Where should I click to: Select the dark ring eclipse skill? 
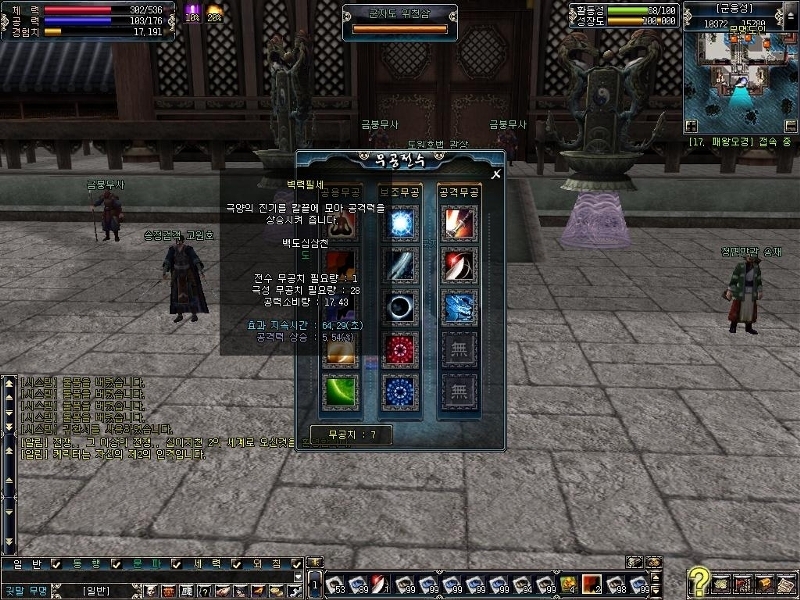[x=402, y=306]
